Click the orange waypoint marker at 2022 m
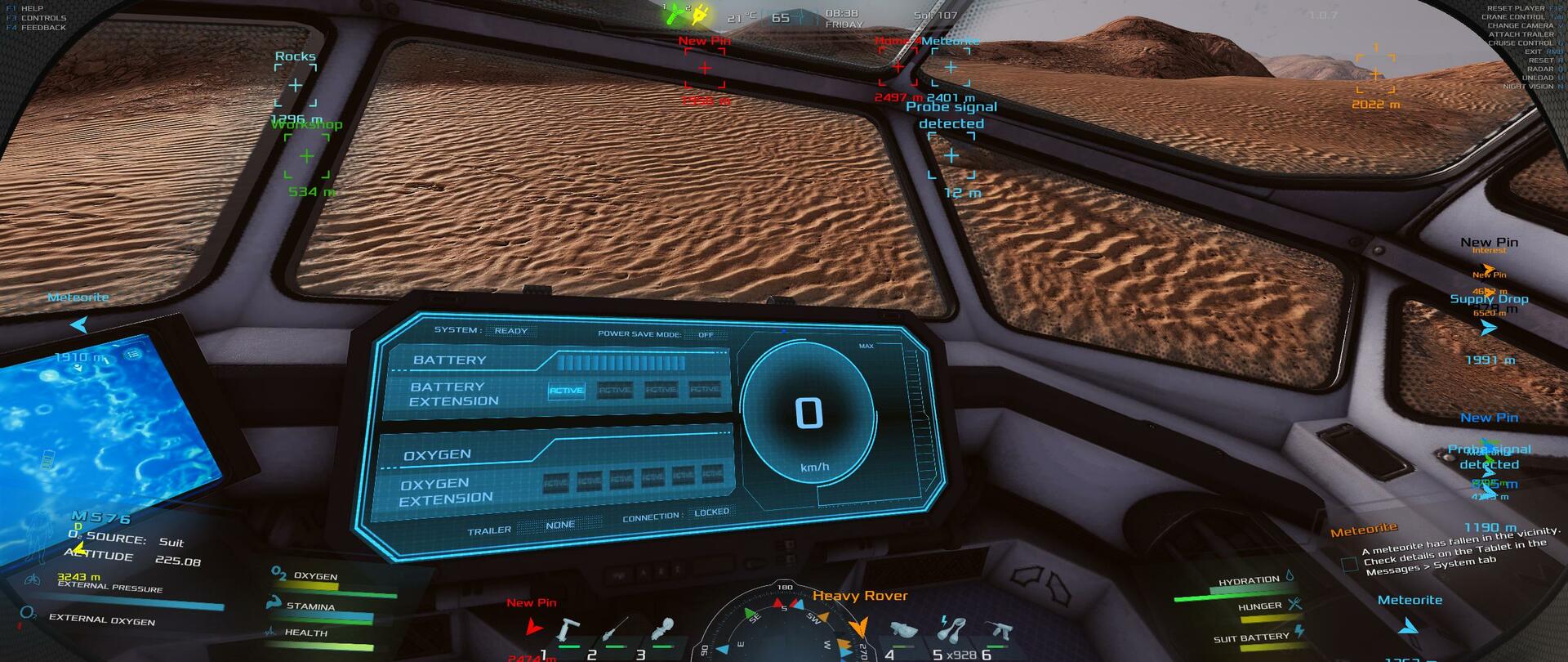Viewport: 1568px width, 662px height. 1375,74
